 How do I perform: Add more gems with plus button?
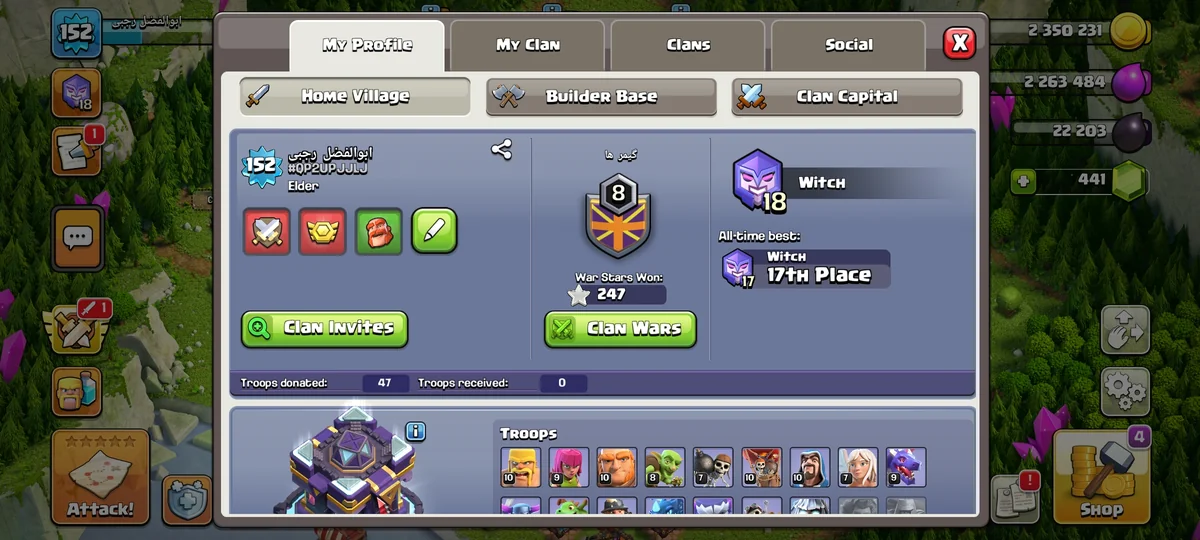pos(1022,181)
